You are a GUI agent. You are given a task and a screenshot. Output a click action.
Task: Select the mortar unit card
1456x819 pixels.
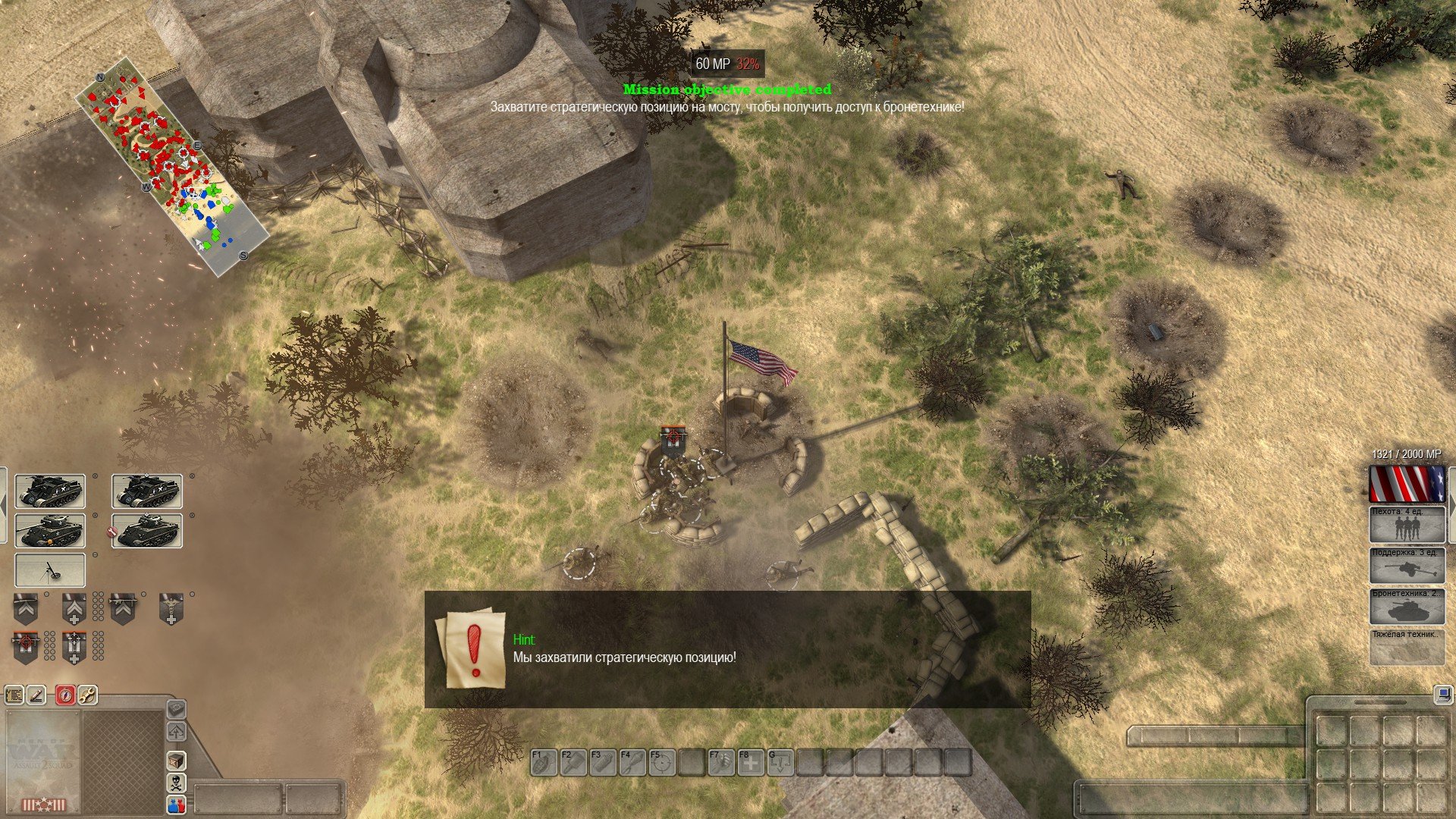[50, 570]
